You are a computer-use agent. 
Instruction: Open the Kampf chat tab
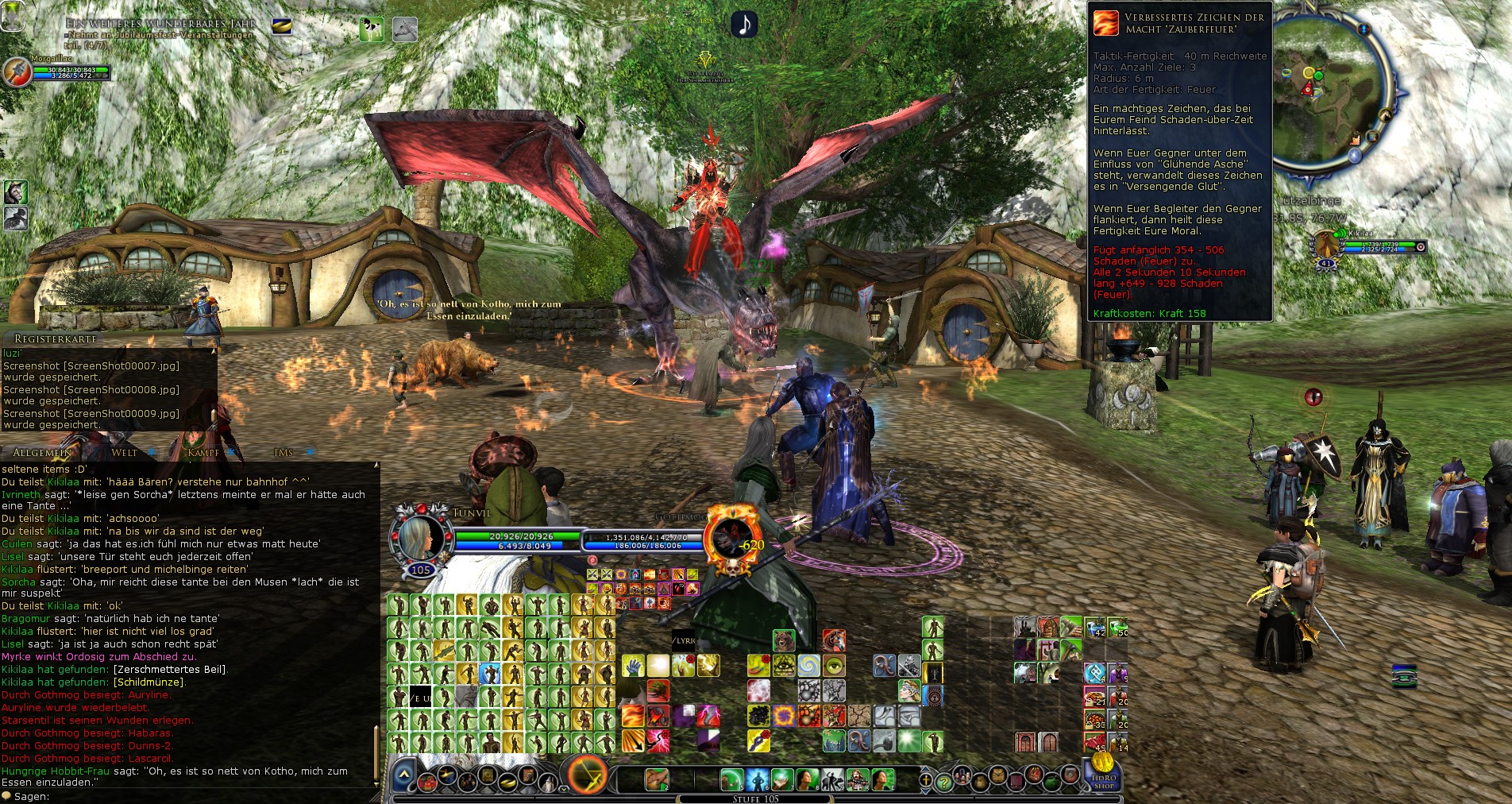click(203, 453)
